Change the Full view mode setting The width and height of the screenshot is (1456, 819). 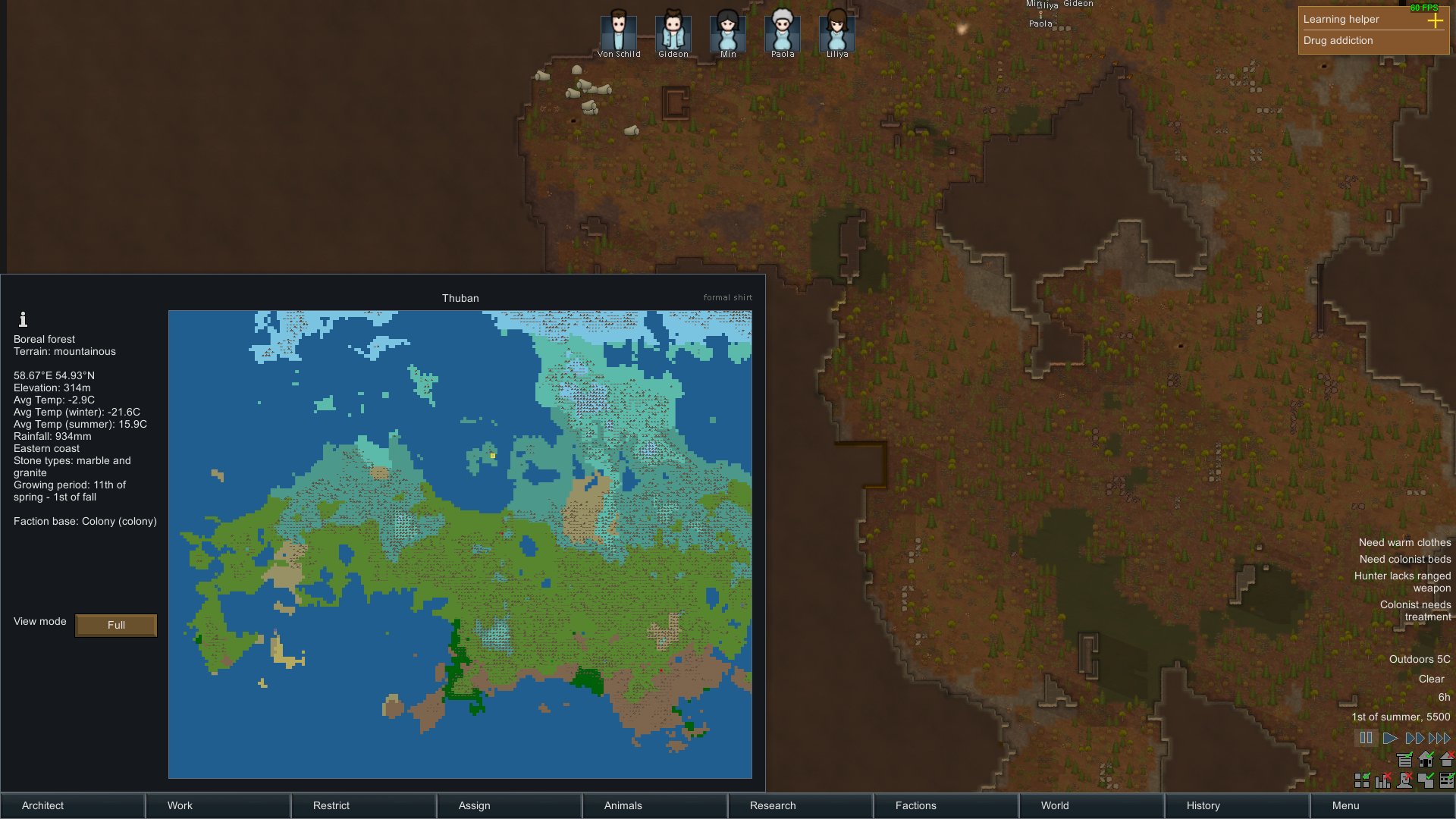pyautogui.click(x=115, y=625)
